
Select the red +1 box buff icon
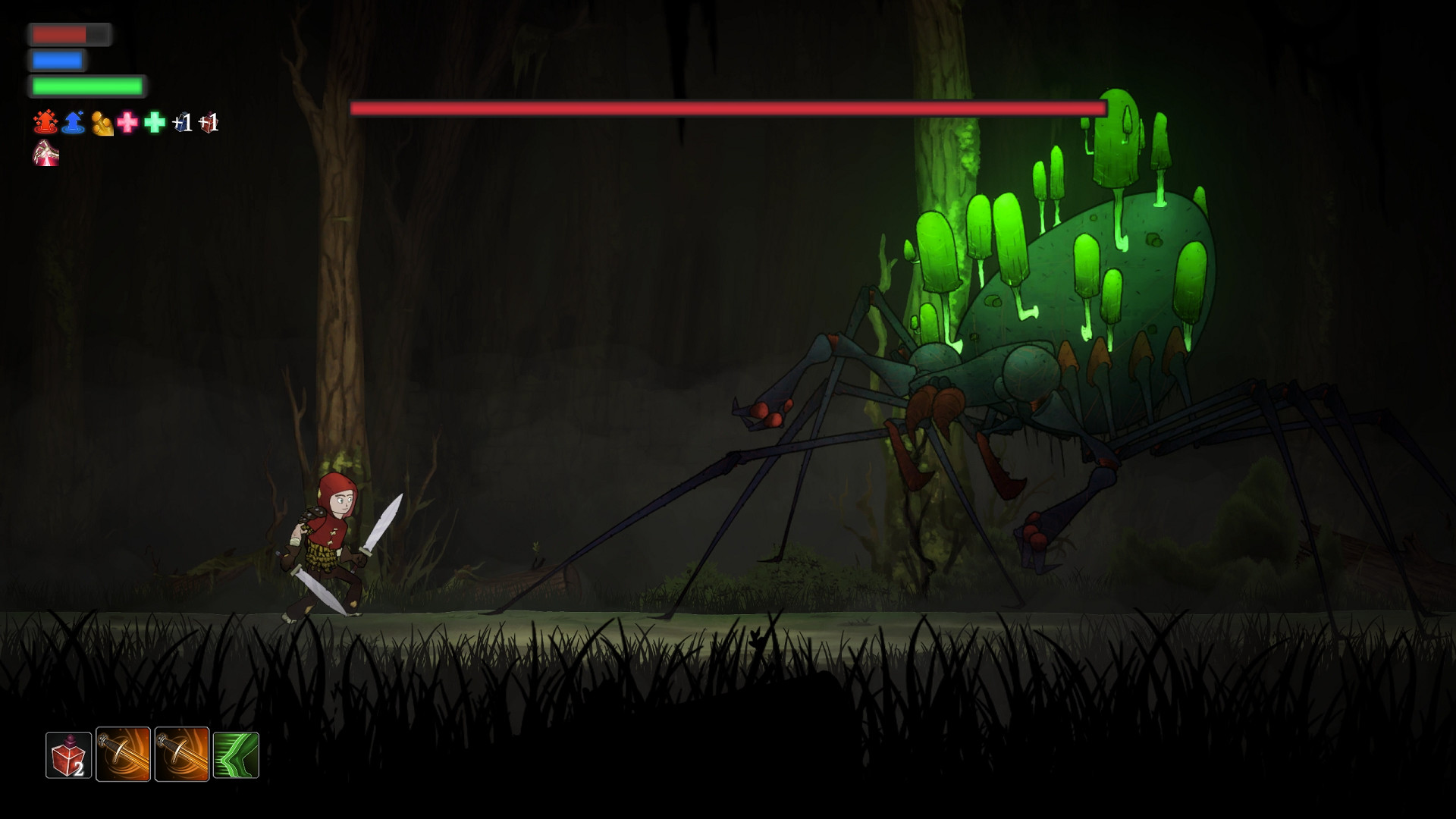click(x=210, y=124)
